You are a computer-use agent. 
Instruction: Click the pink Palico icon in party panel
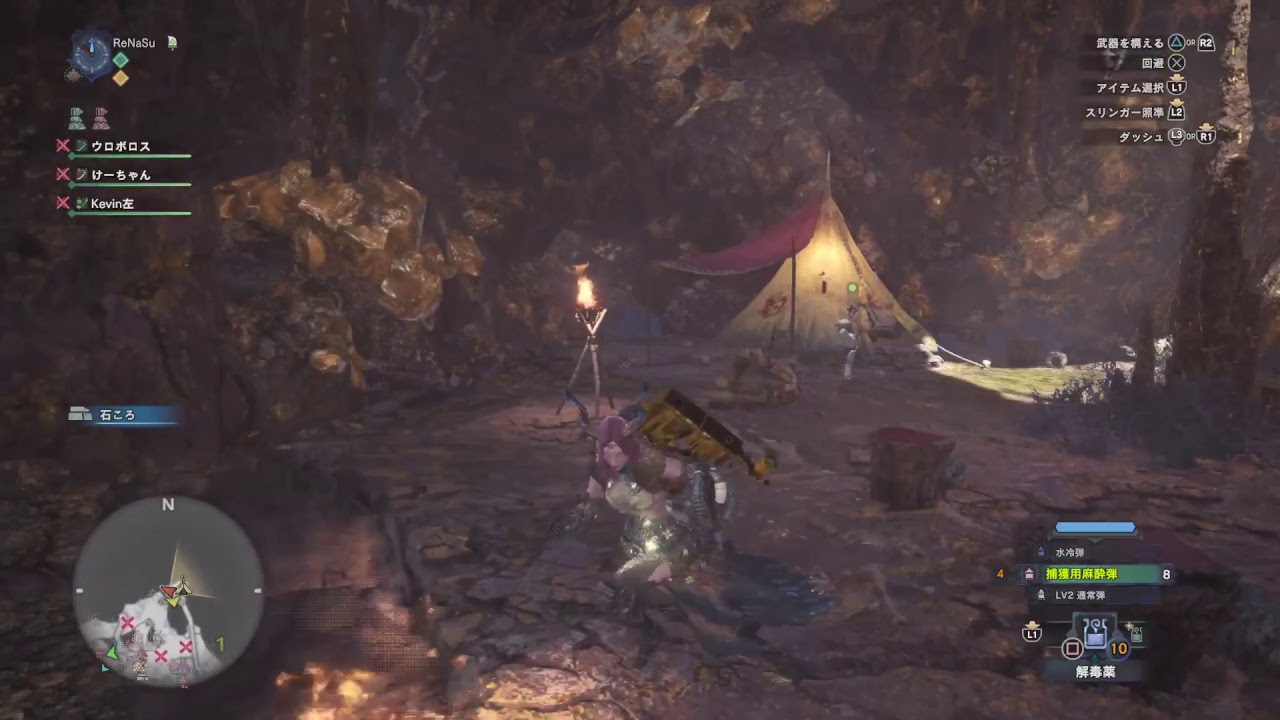point(100,119)
